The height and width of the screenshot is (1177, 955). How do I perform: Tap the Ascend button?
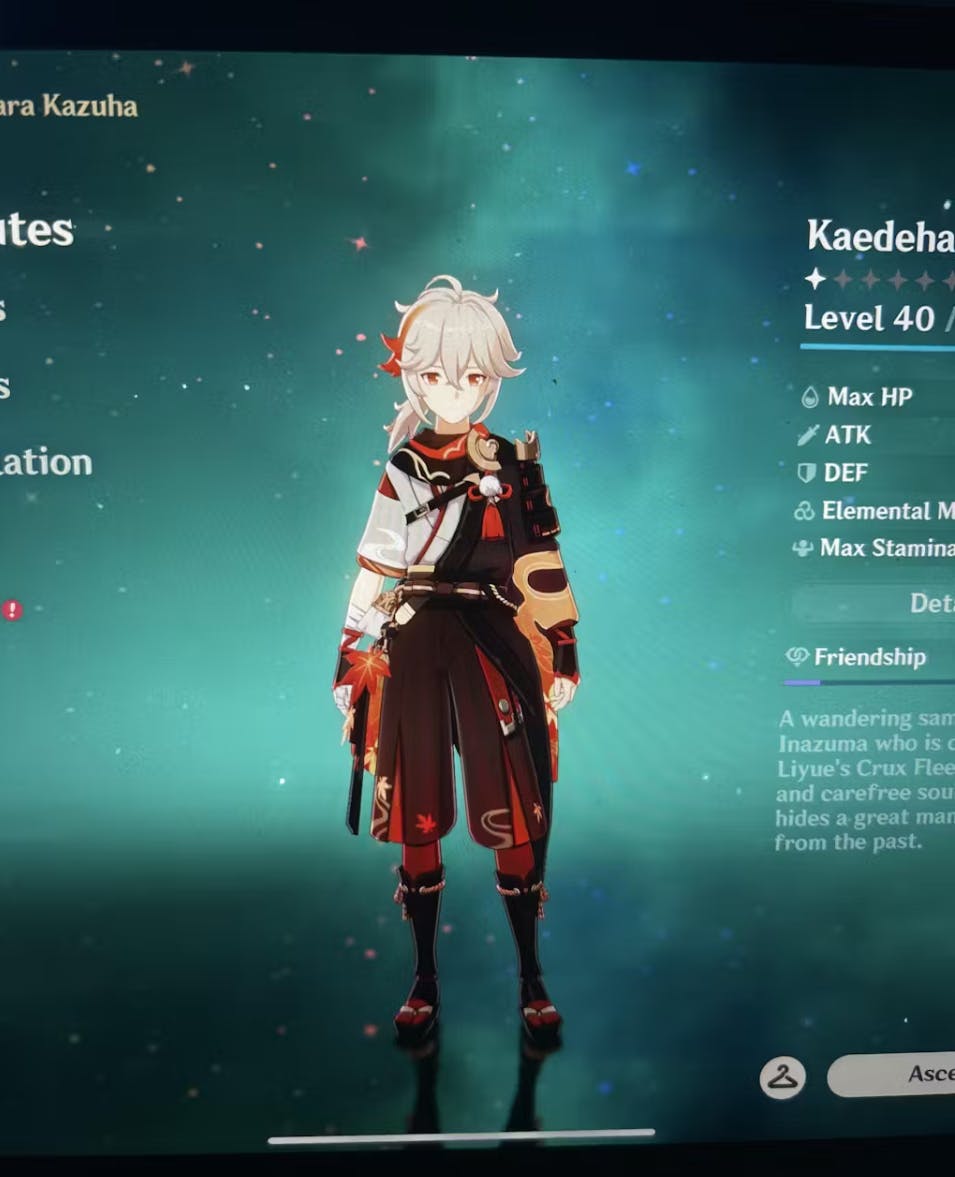902,1075
